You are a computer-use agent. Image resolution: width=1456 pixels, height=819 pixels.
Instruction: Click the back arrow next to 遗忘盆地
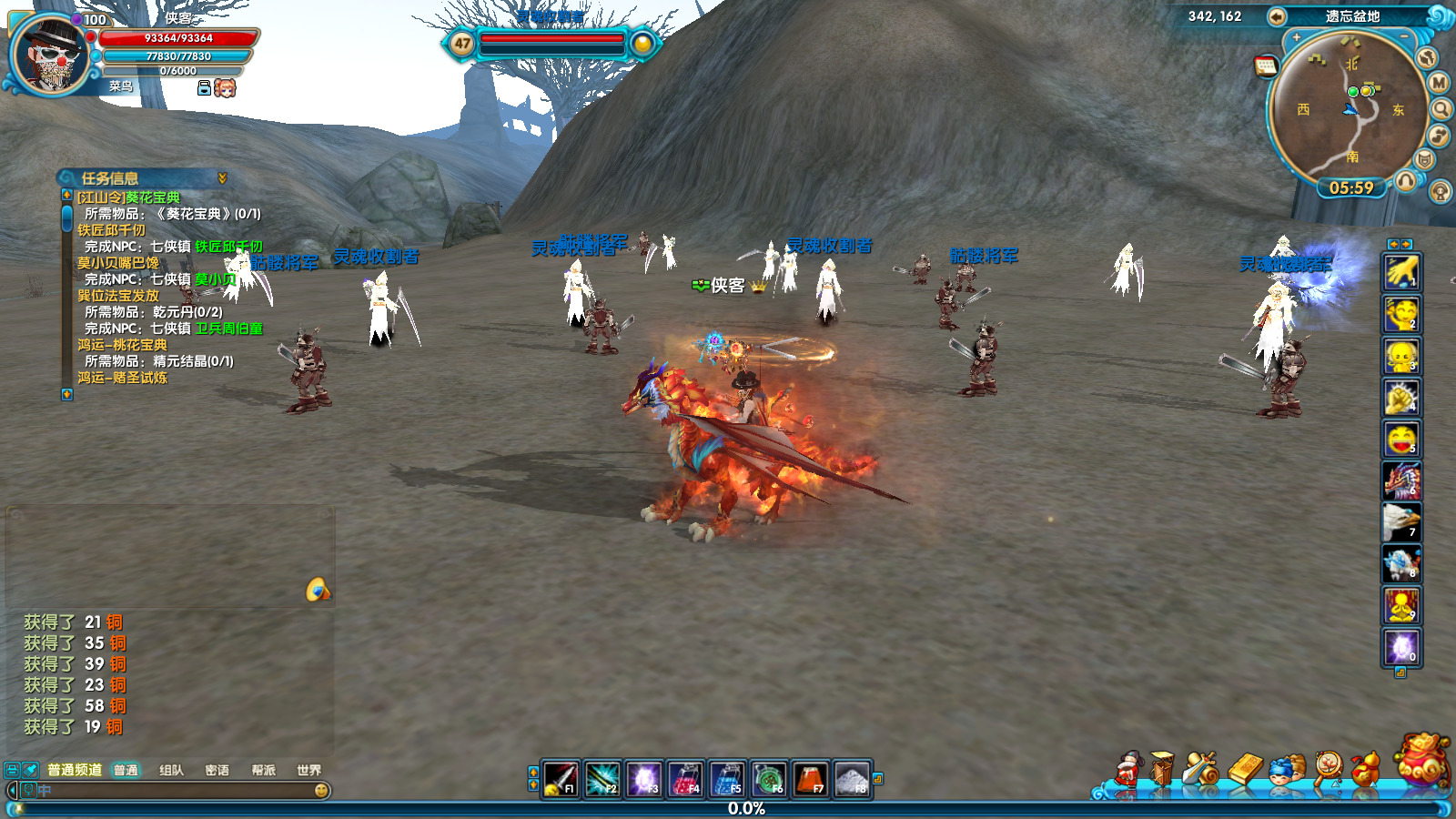pos(1277,16)
